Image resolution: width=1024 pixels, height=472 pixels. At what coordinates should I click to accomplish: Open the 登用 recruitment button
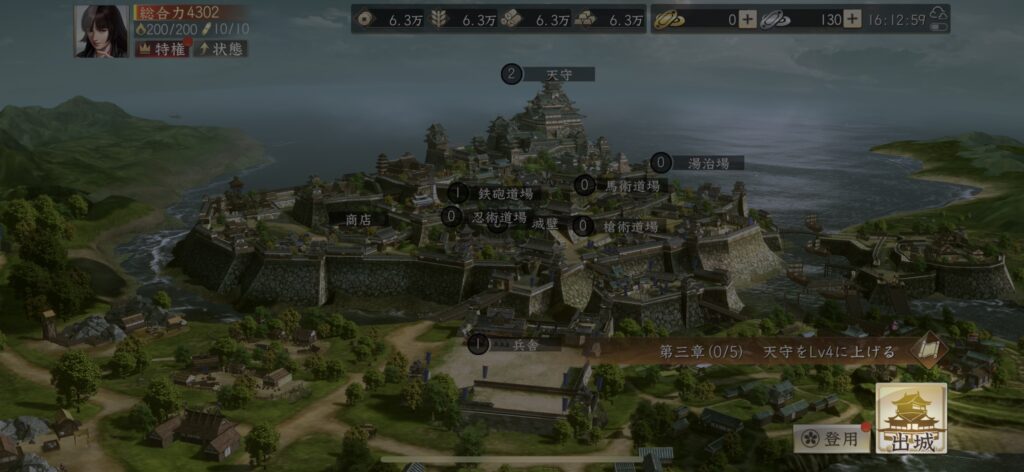point(832,438)
